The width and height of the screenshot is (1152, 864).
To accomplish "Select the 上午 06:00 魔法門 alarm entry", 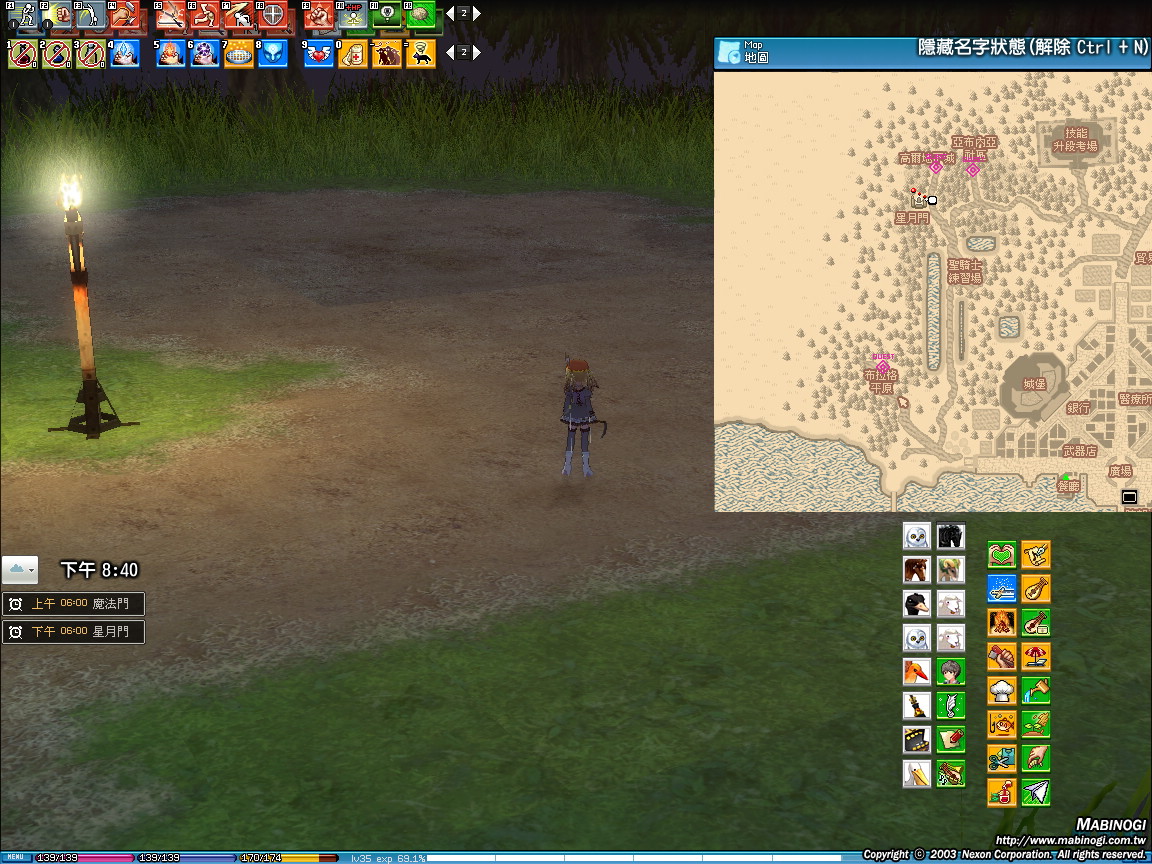I will click(73, 604).
